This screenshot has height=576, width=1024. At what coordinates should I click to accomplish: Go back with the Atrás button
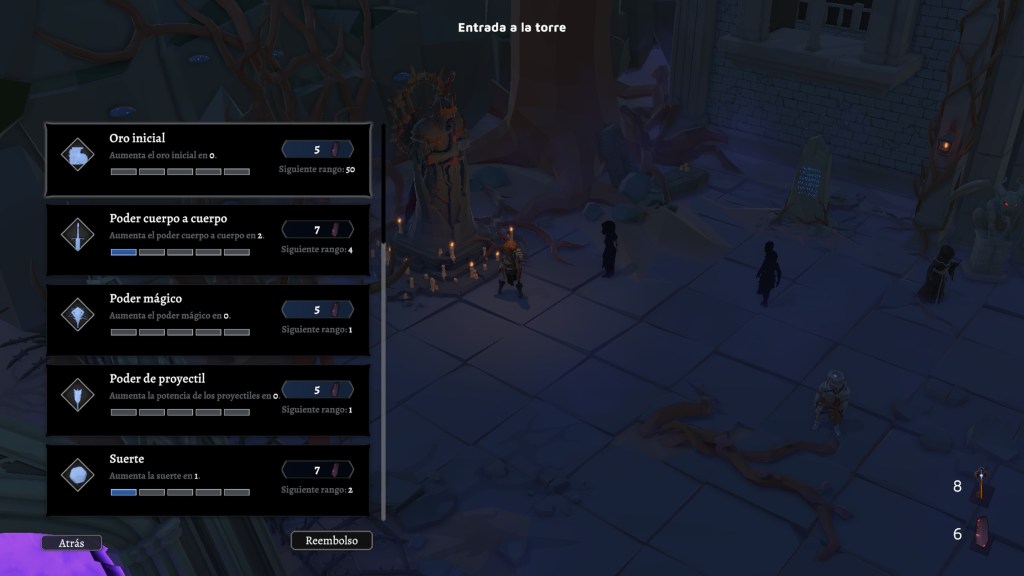click(71, 543)
